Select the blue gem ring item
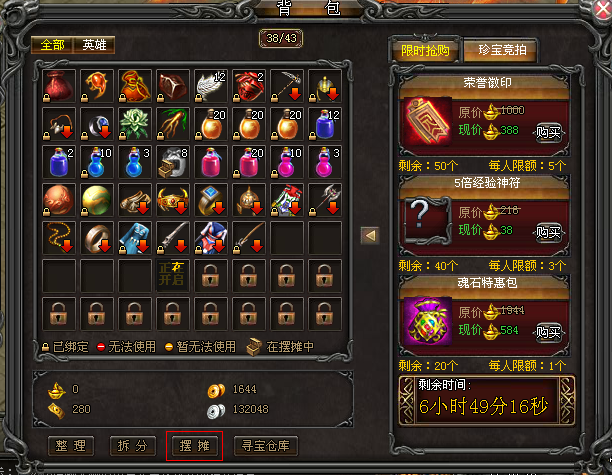Viewport: 612px width, 475px height. 211,199
